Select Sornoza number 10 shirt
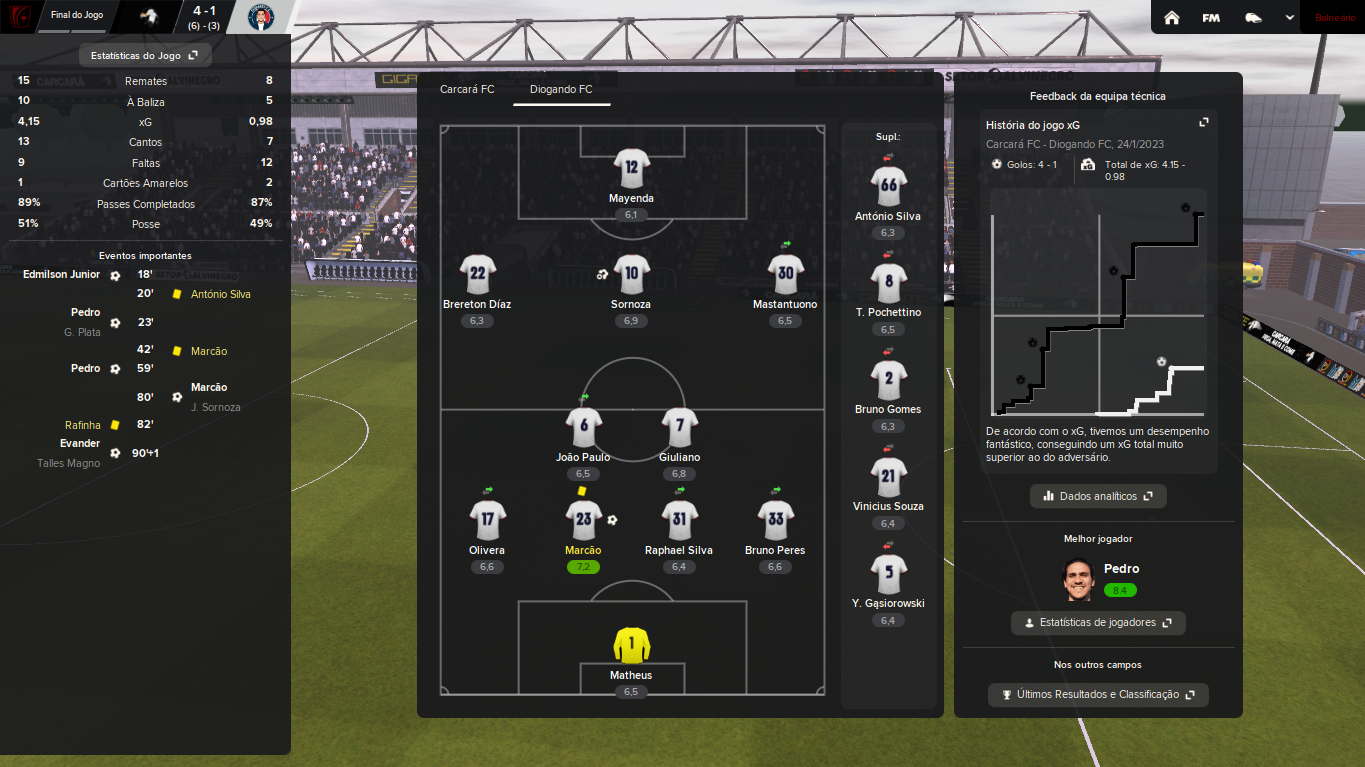This screenshot has width=1365, height=767. (631, 274)
